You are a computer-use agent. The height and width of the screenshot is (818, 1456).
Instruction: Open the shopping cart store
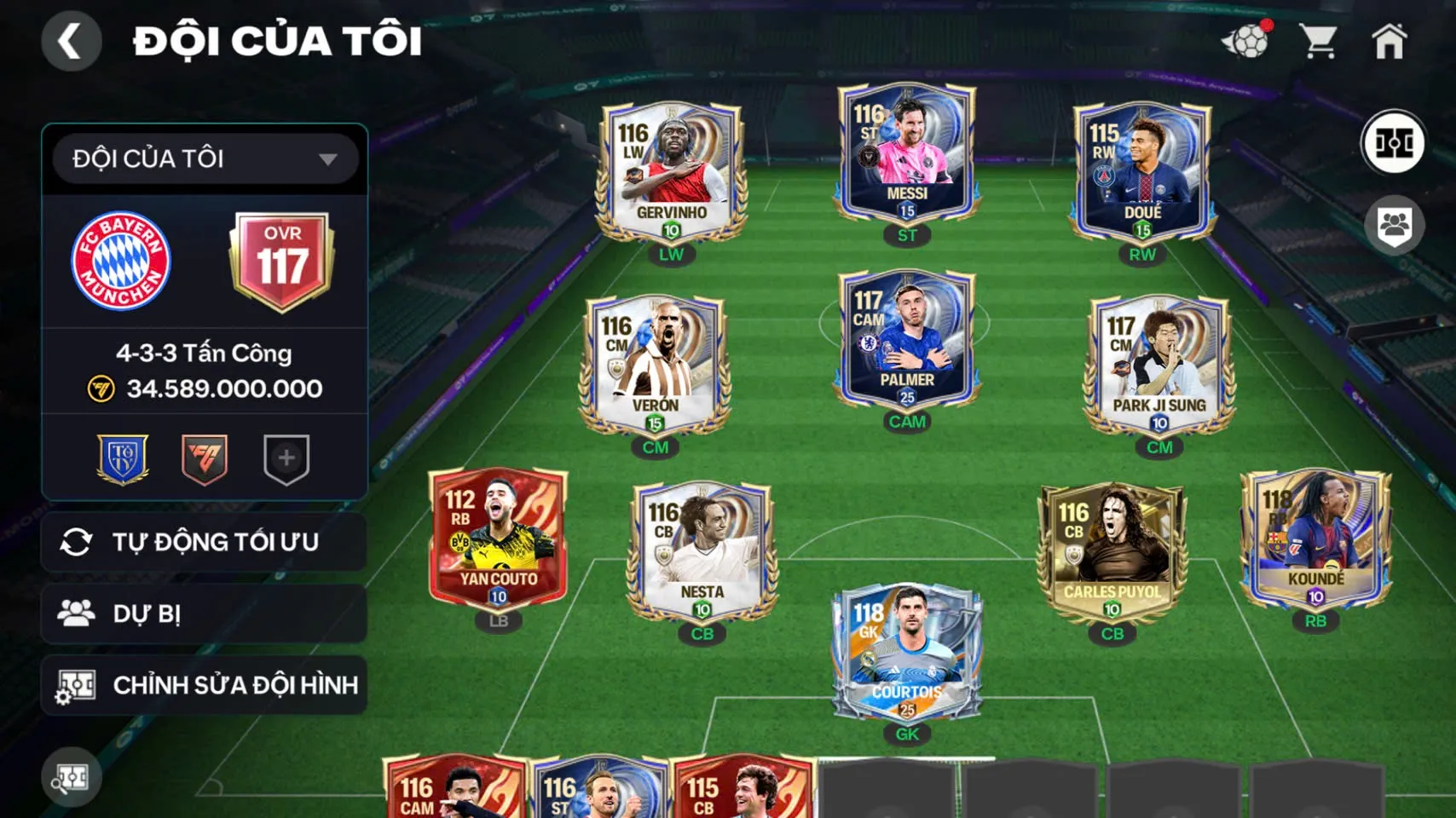[1318, 41]
